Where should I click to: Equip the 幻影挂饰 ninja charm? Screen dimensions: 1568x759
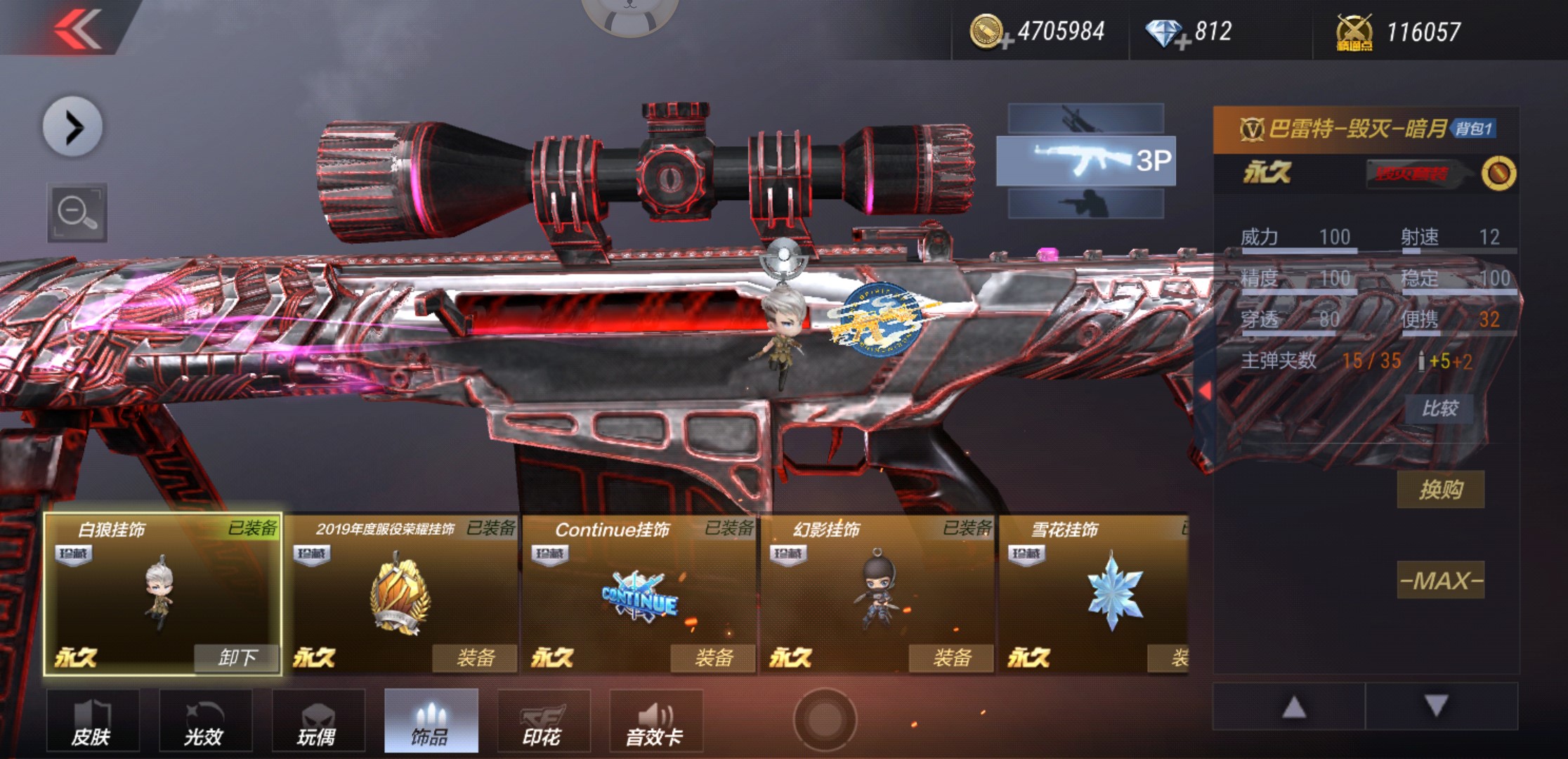[x=951, y=658]
